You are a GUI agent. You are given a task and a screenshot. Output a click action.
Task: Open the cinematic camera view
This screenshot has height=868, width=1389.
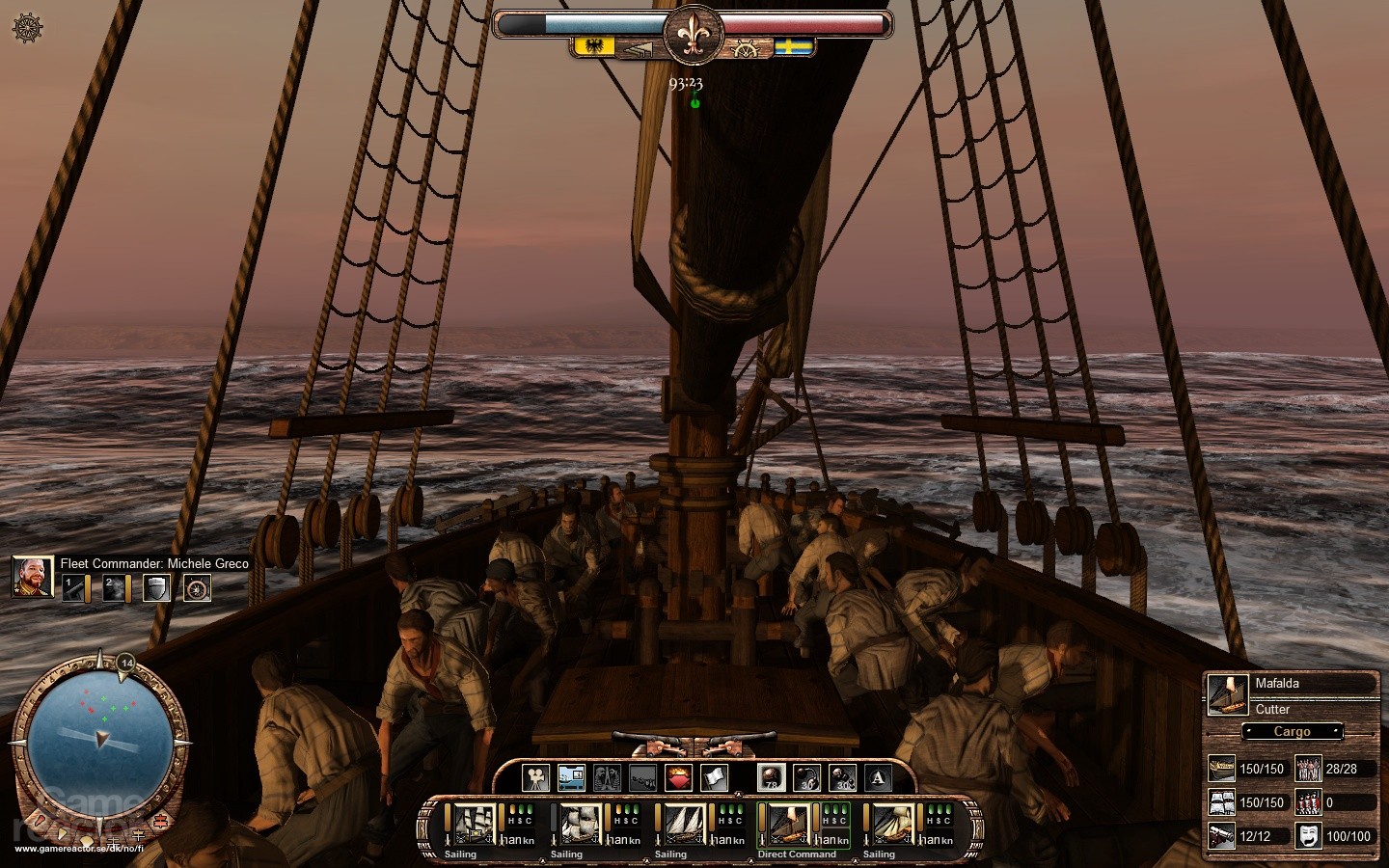(x=537, y=777)
